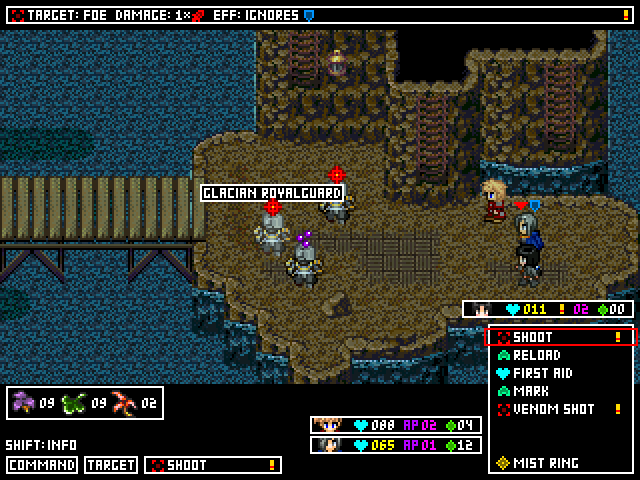Click the active character status bar with 011 HP
This screenshot has height=480, width=640.
point(548,310)
